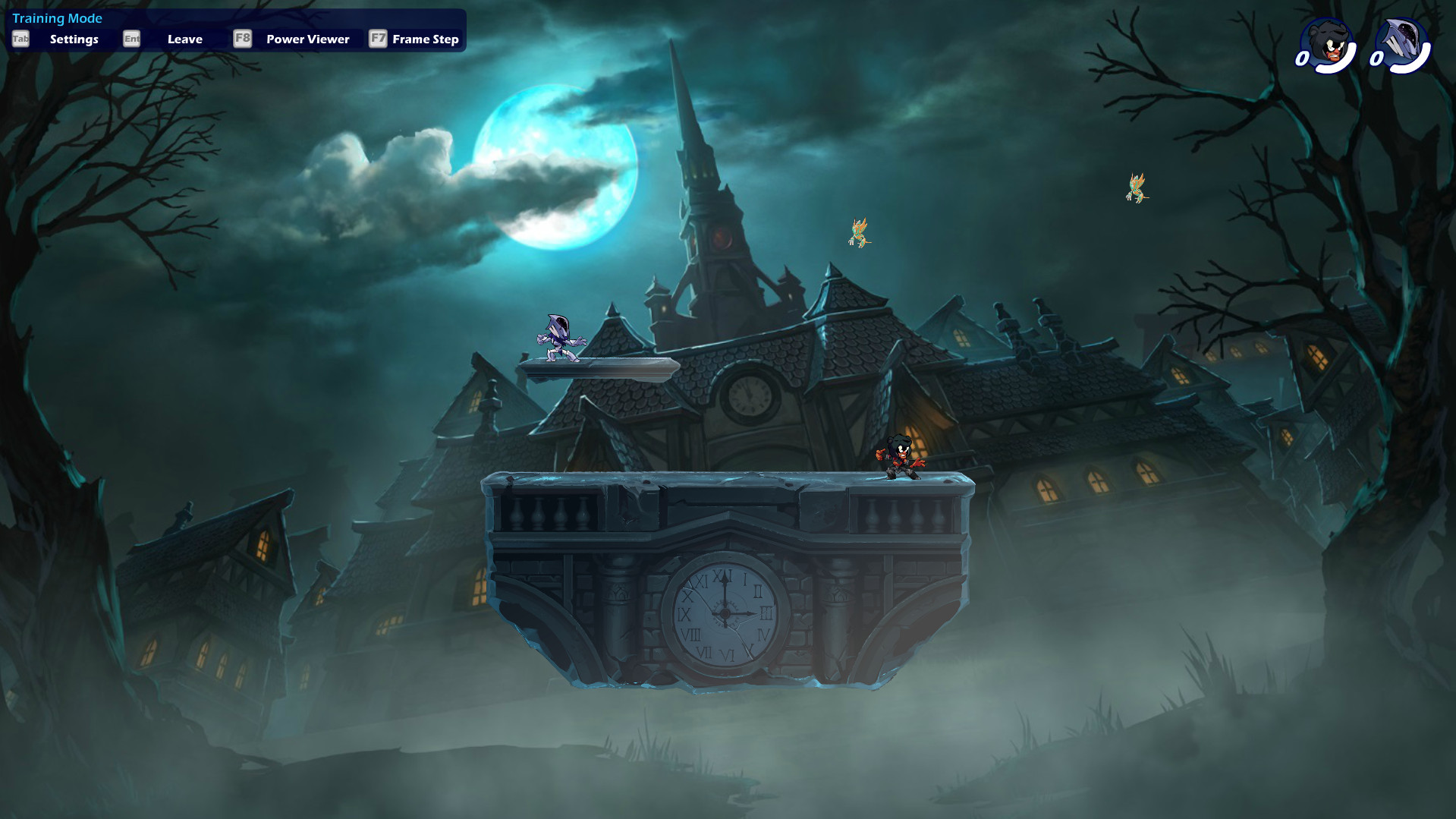Click the Training Mode title banner

(58, 17)
